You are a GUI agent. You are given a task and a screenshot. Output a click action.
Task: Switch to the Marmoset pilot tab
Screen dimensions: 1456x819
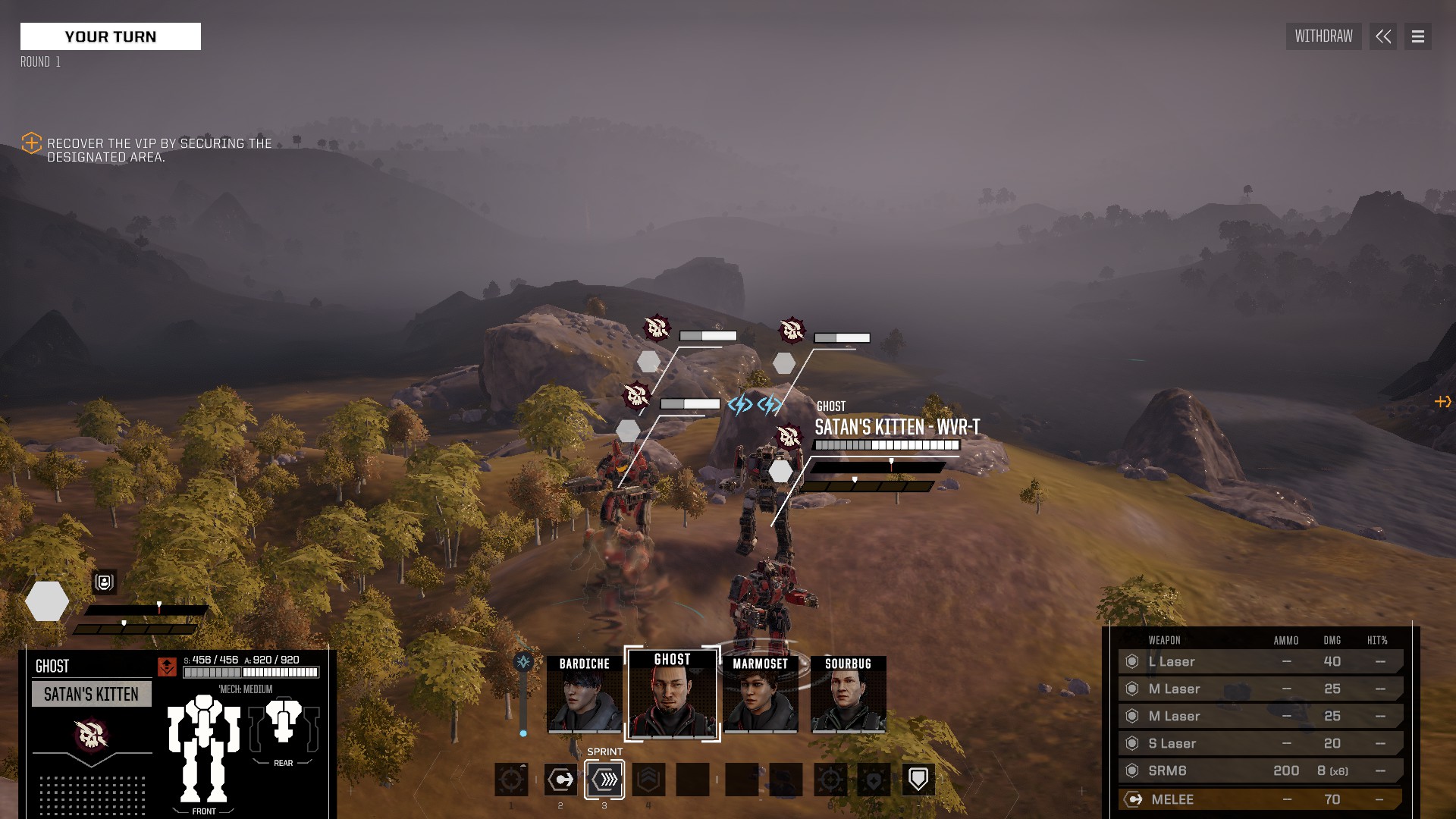(x=761, y=695)
